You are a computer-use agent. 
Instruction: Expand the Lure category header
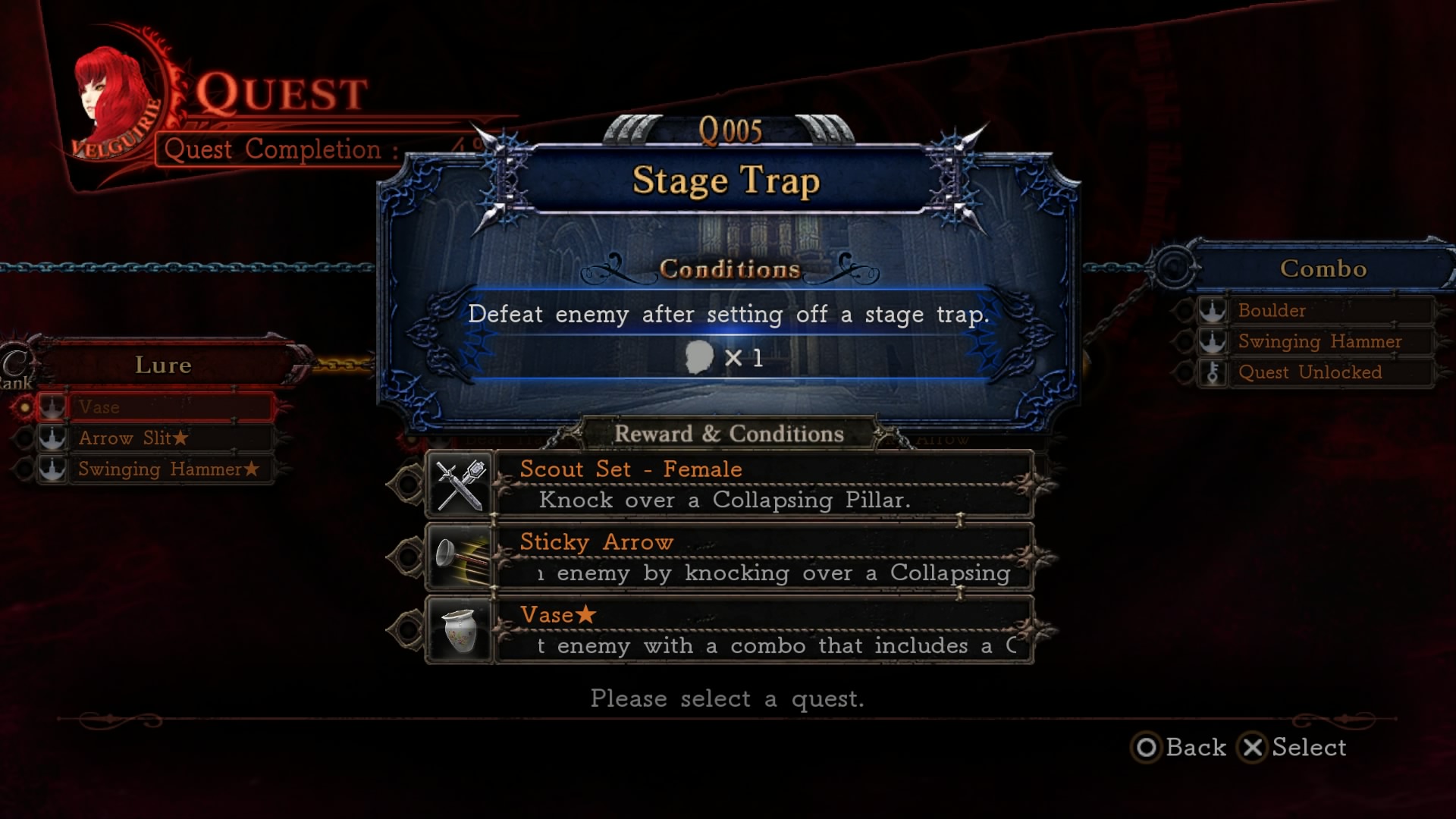163,365
